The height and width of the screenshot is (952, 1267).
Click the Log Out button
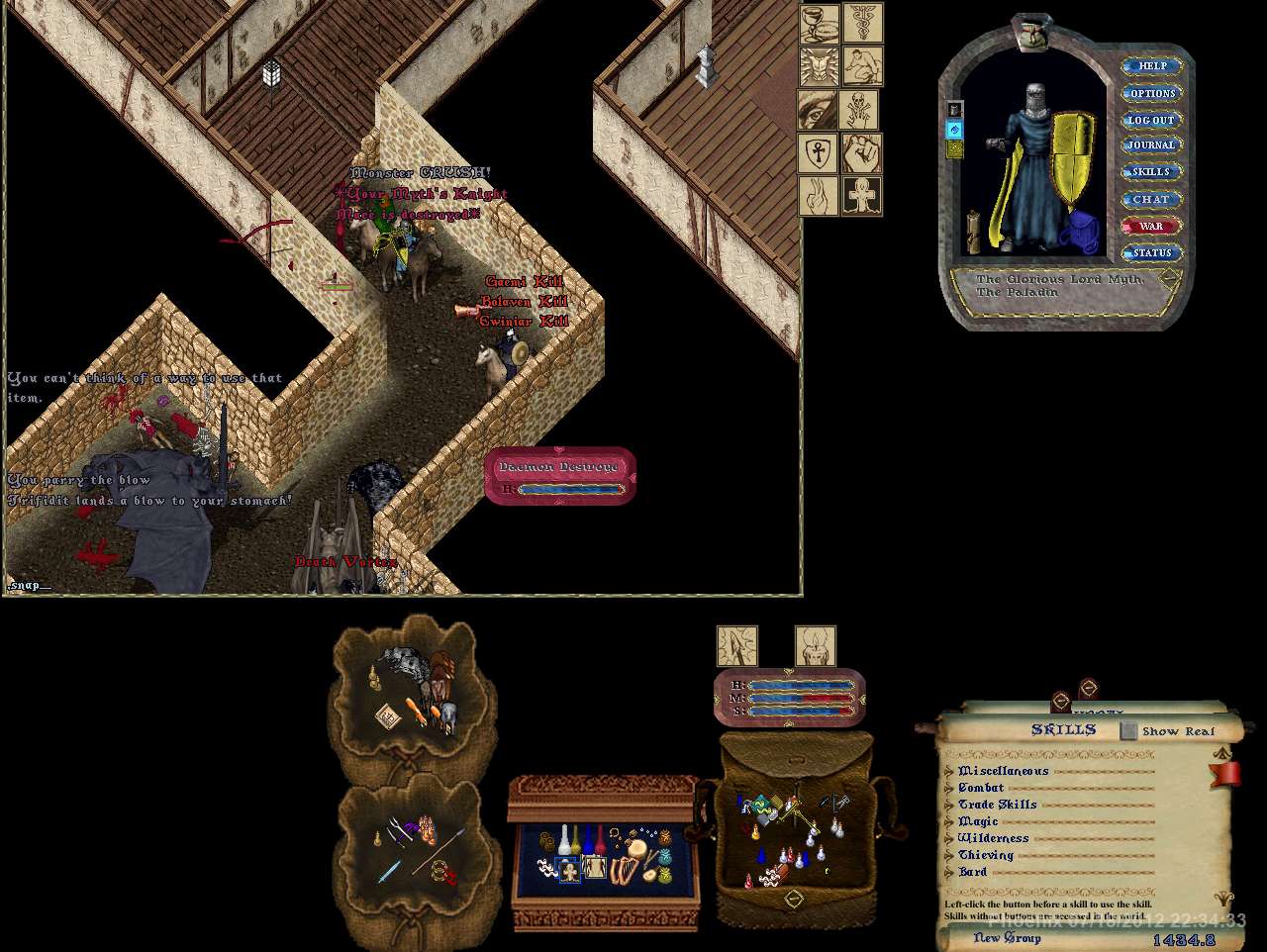pos(1151,120)
